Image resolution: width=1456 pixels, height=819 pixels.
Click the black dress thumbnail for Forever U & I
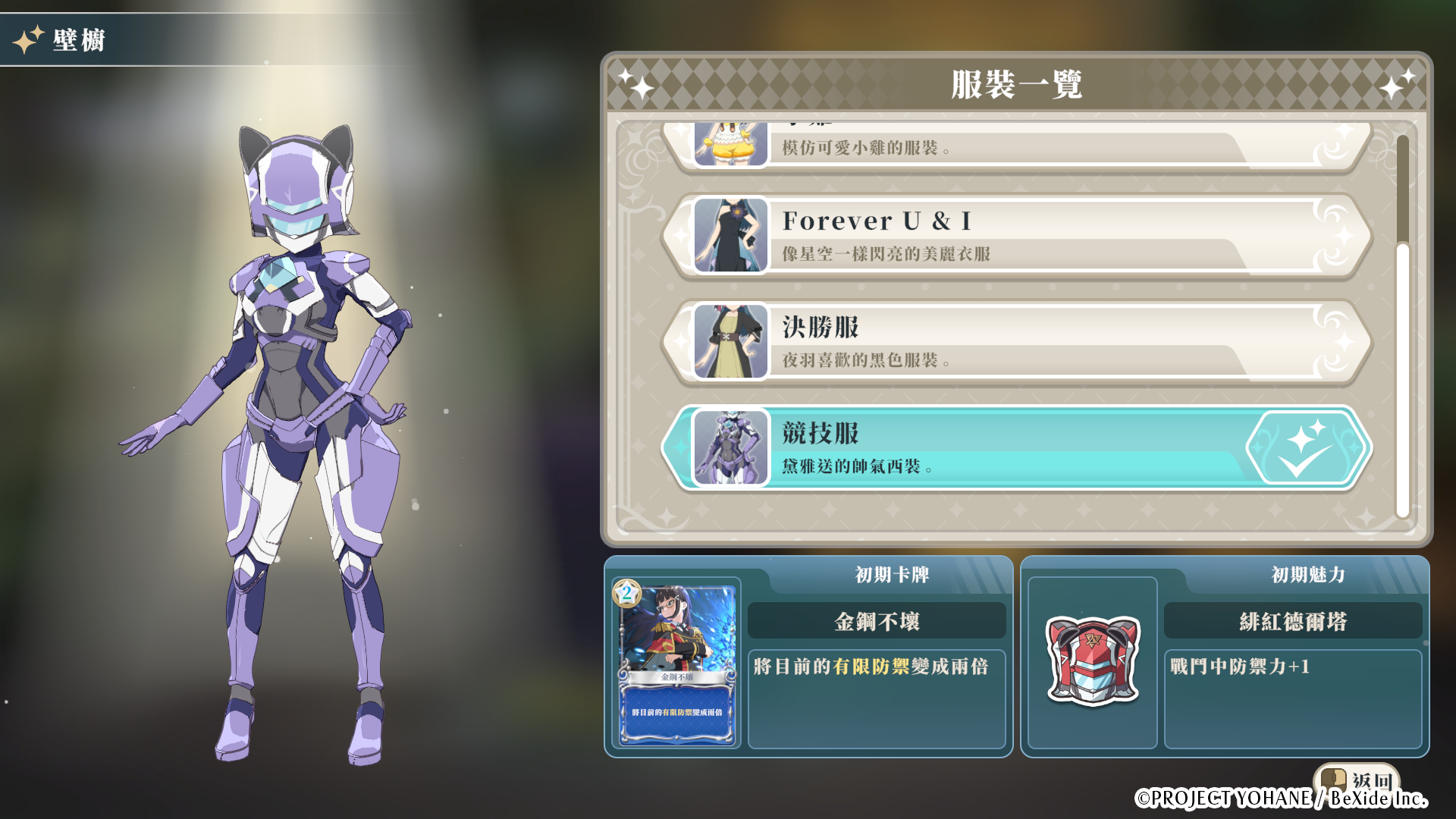point(730,235)
